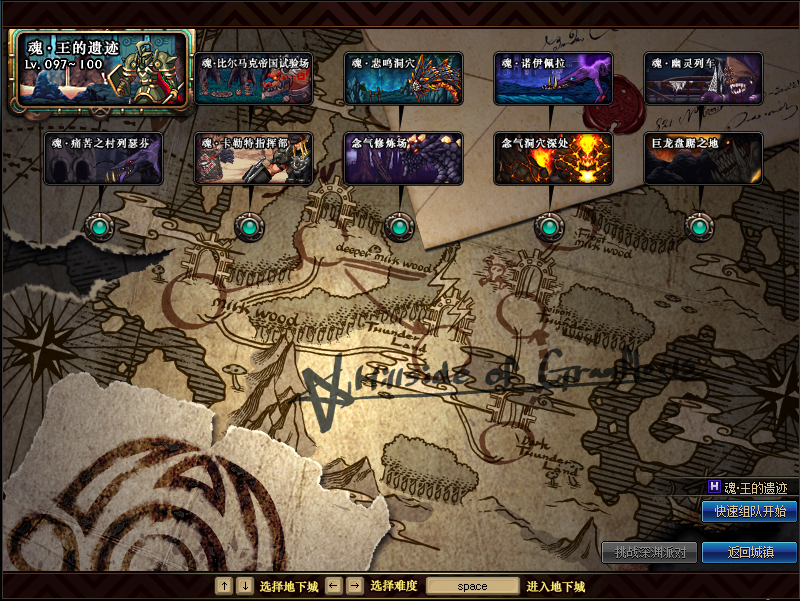Viewport: 800px width, 601px height.
Task: Return to town with 返回城镇
Action: click(x=749, y=552)
